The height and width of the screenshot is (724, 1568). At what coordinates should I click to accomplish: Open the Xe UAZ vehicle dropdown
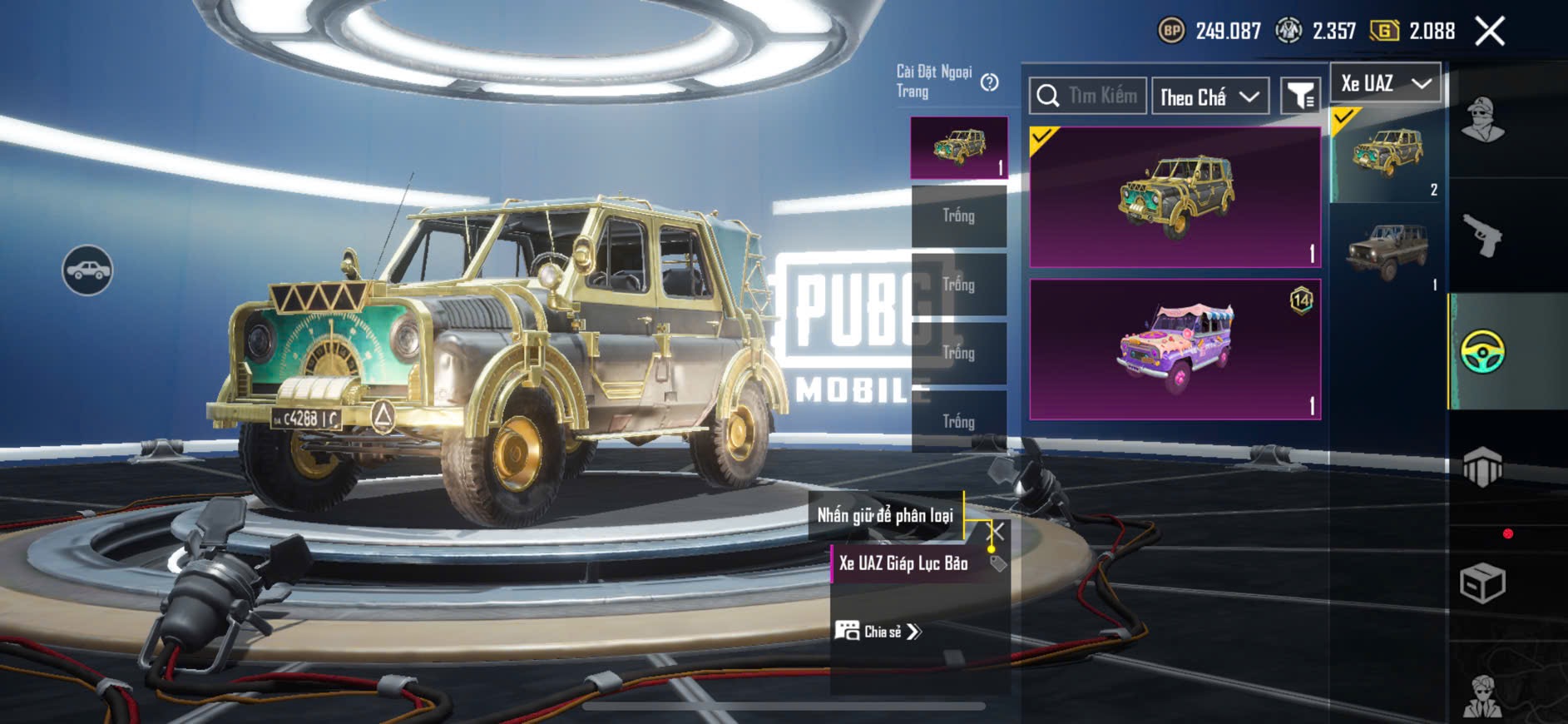[x=1386, y=83]
